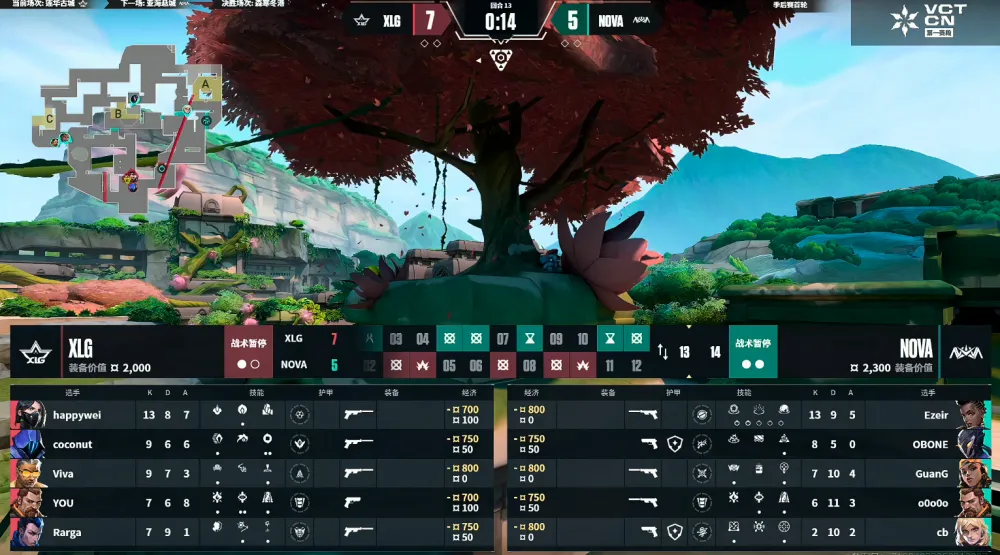Click the XLG tactical pause box
The width and height of the screenshot is (1000, 555).
click(x=248, y=352)
